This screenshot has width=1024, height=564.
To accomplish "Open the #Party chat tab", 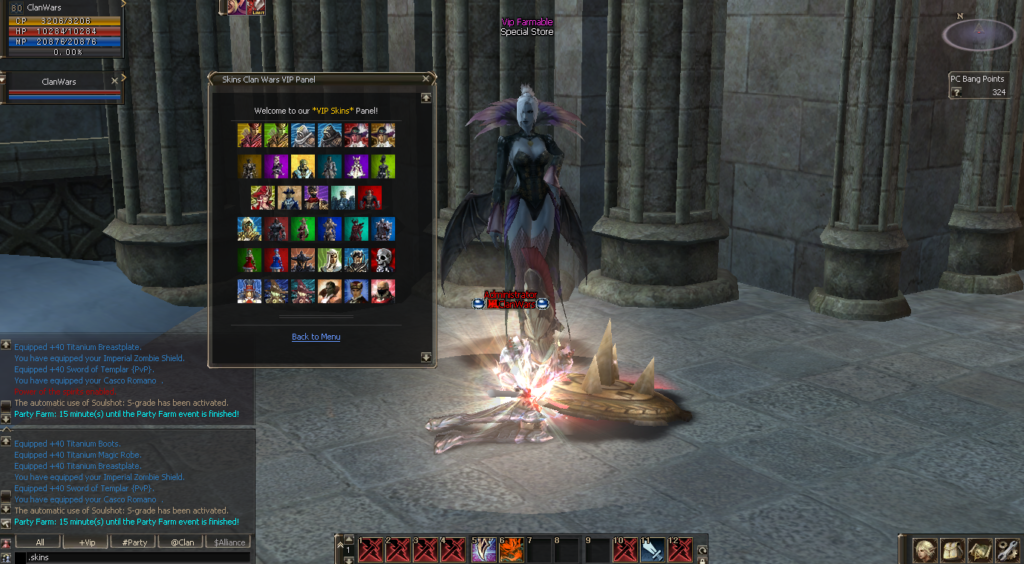I will click(135, 542).
